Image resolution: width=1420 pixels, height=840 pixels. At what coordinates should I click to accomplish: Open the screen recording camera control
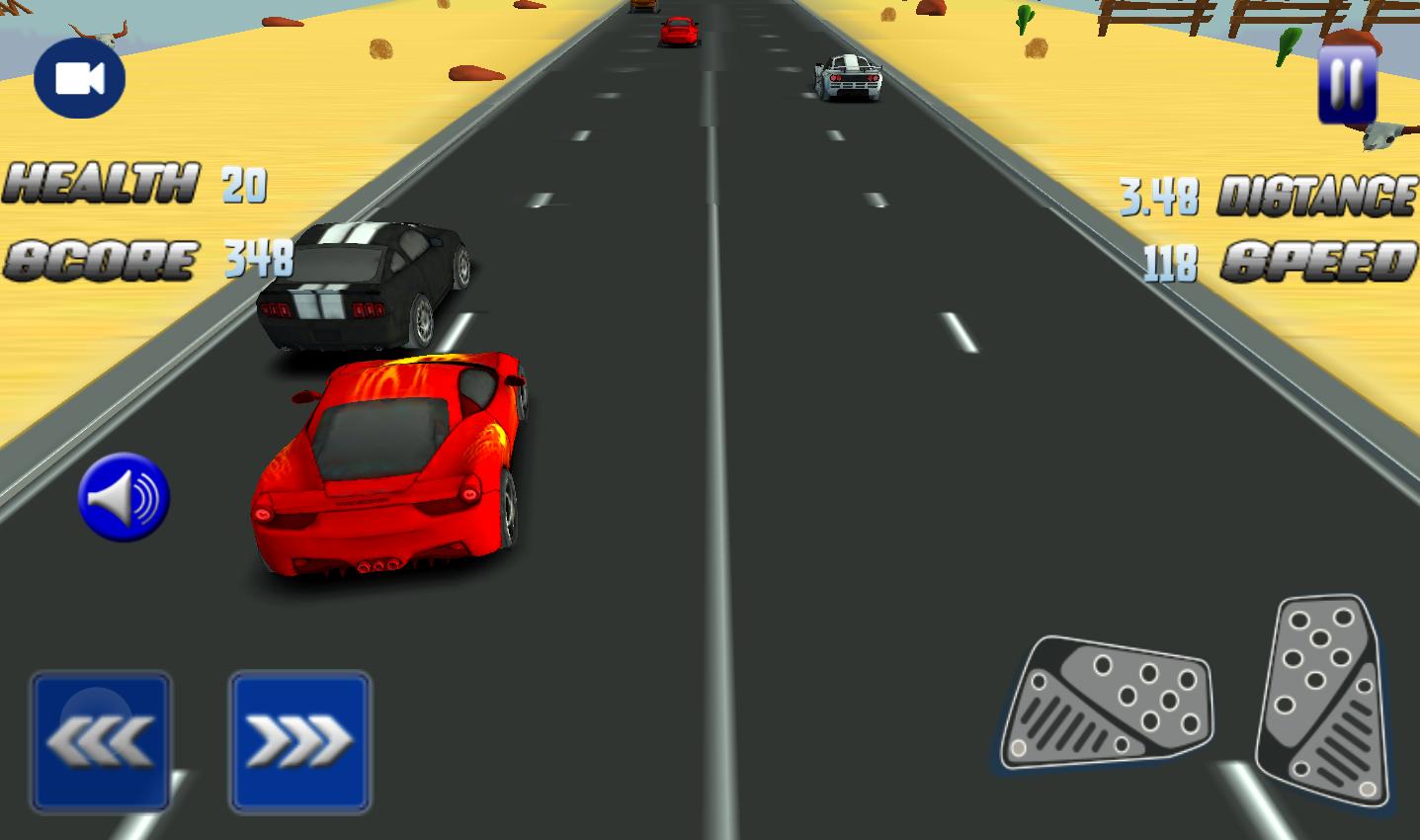(79, 79)
